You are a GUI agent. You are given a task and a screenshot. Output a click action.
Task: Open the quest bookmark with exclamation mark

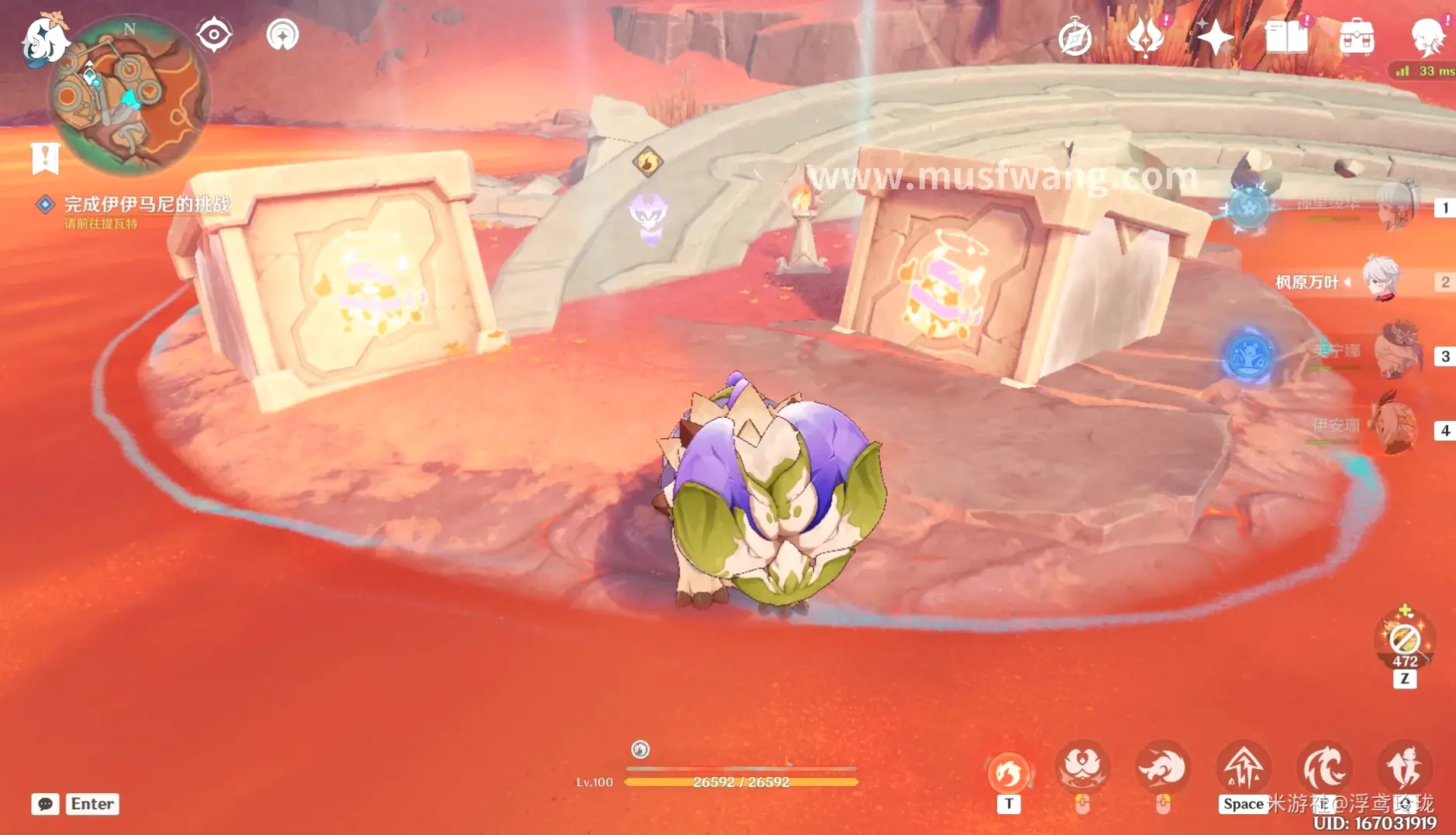pos(46,158)
